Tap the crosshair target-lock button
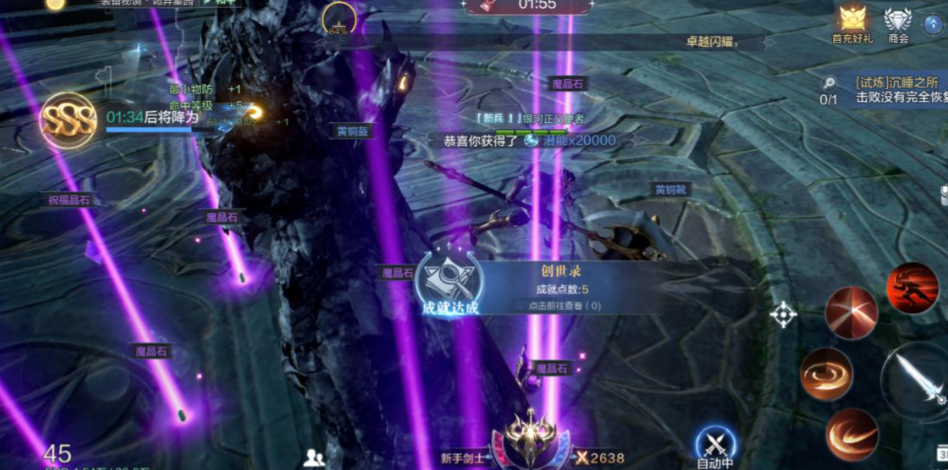Screen dimensions: 948x470 (782, 315)
